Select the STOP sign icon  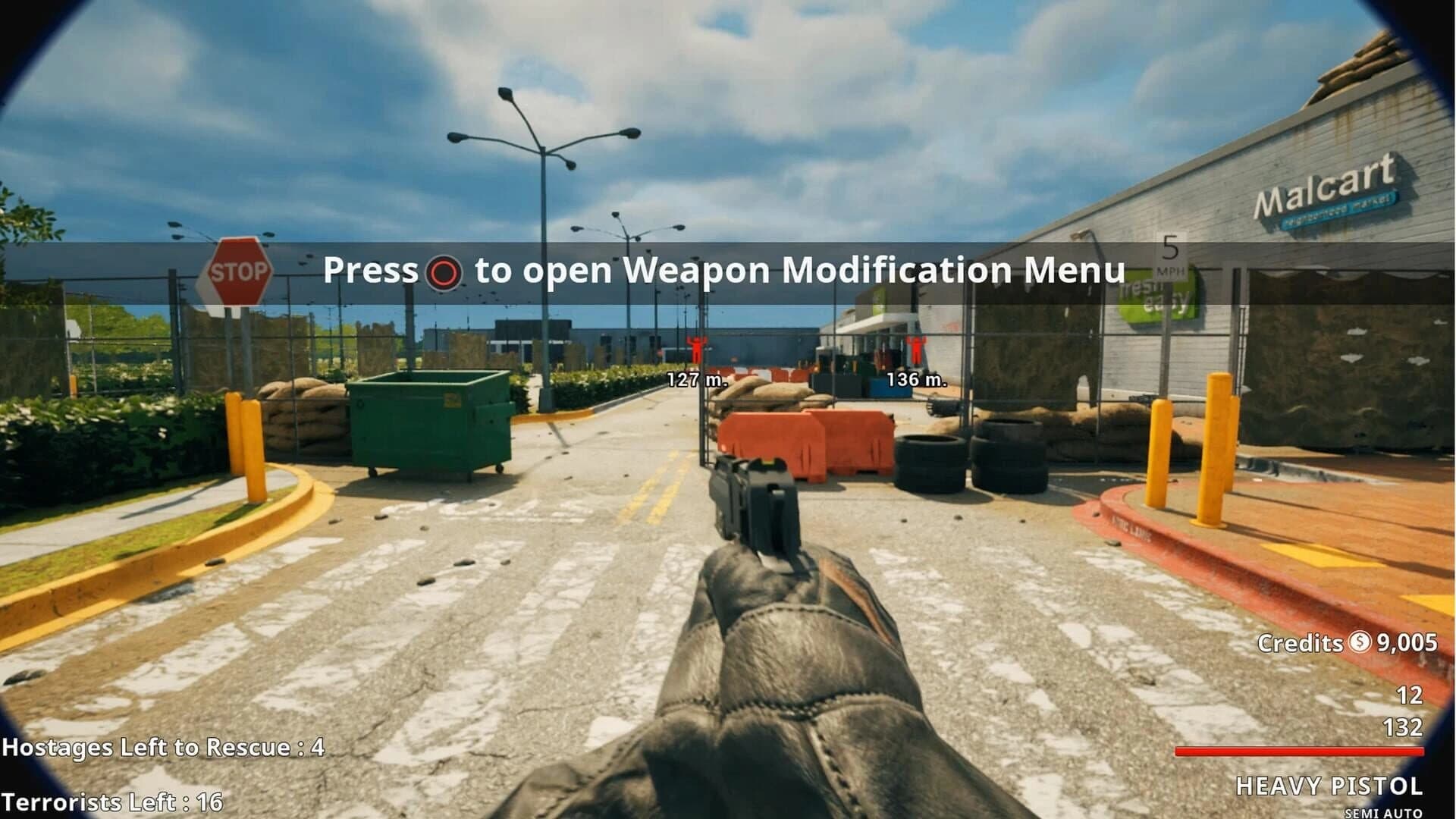point(239,270)
